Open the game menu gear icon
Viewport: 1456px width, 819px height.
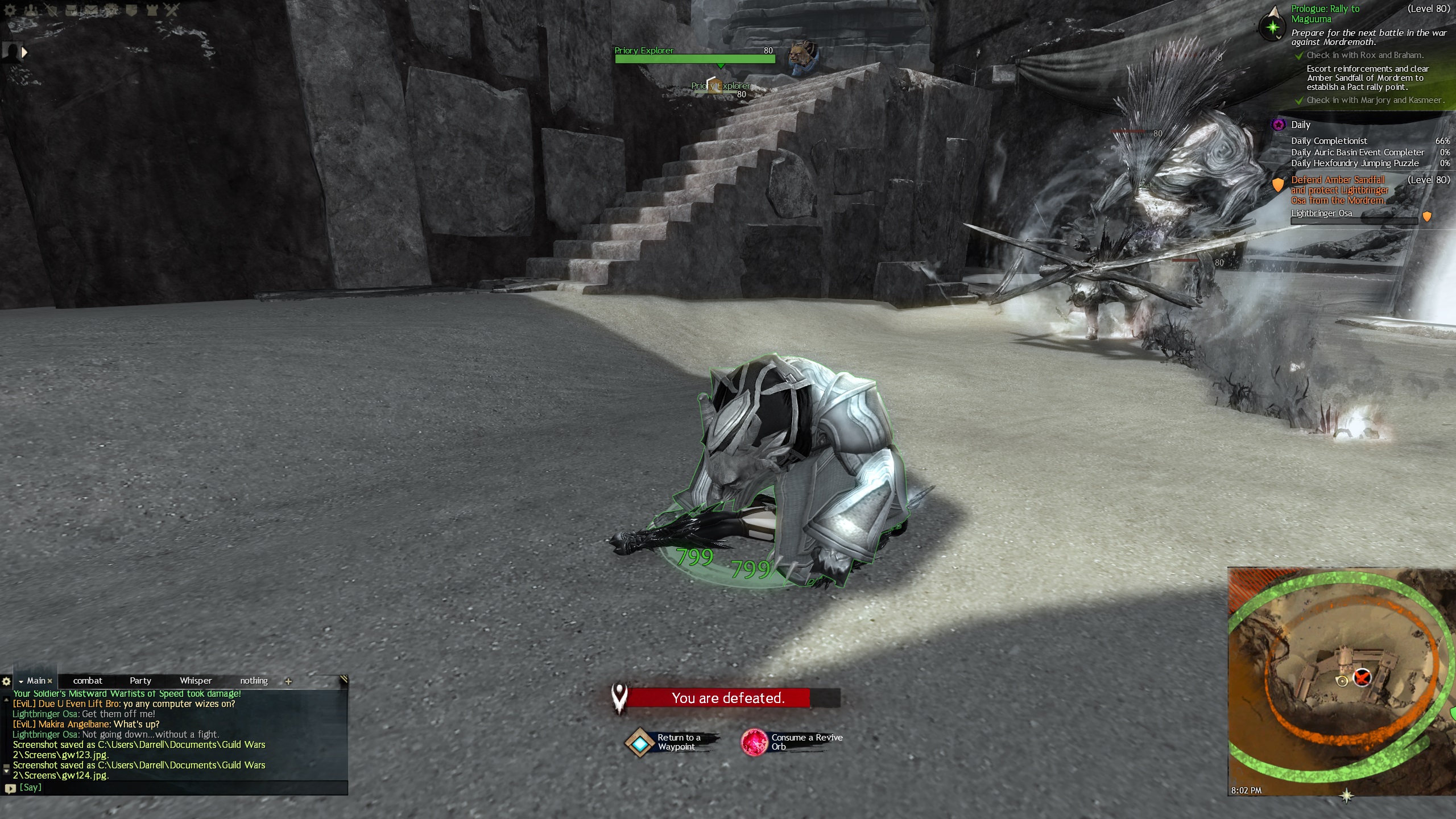10,10
